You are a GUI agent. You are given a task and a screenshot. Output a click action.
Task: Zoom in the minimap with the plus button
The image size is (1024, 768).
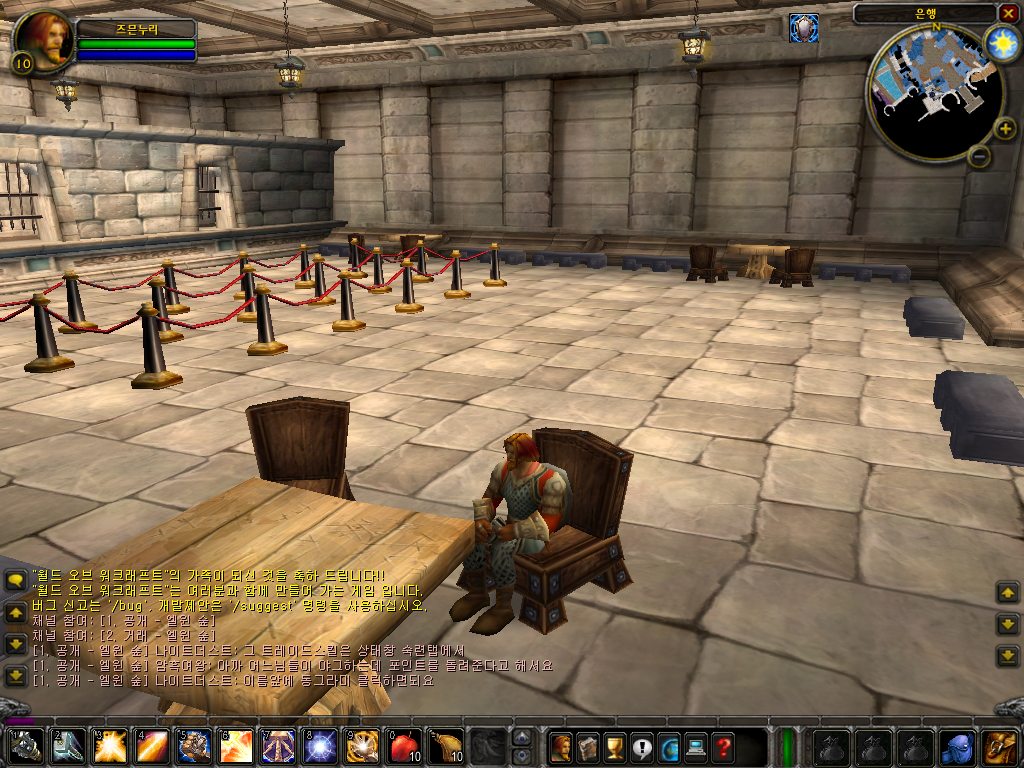point(1004,129)
